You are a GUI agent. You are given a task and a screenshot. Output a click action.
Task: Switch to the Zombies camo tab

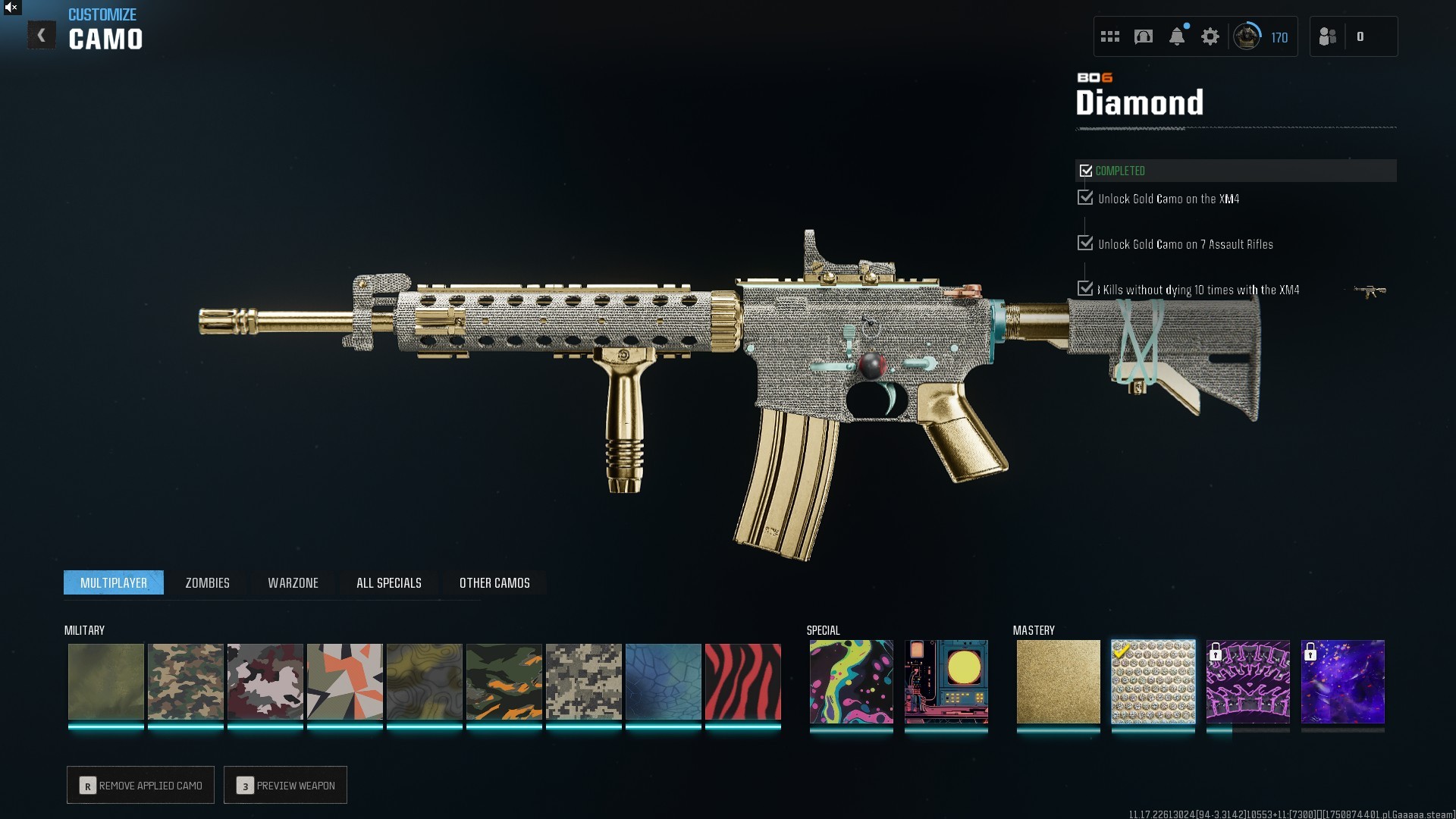pyautogui.click(x=207, y=582)
